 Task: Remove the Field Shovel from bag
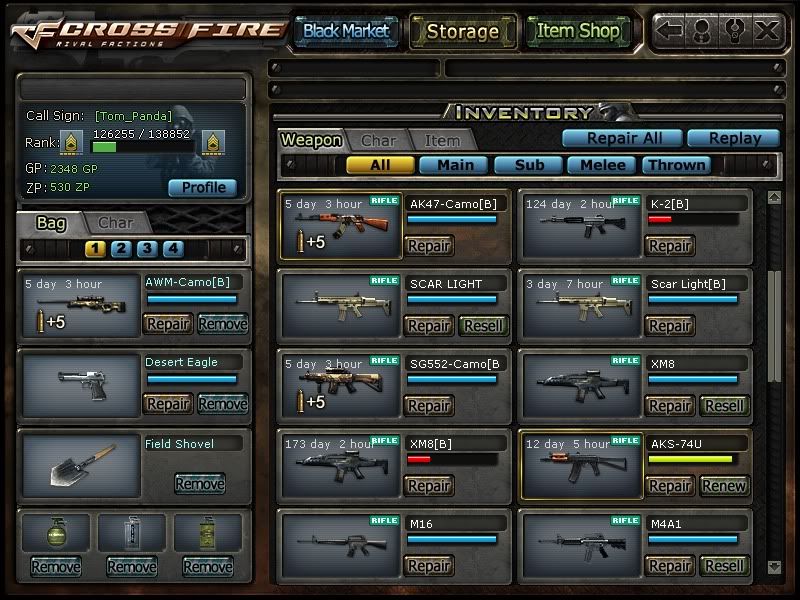tap(199, 484)
